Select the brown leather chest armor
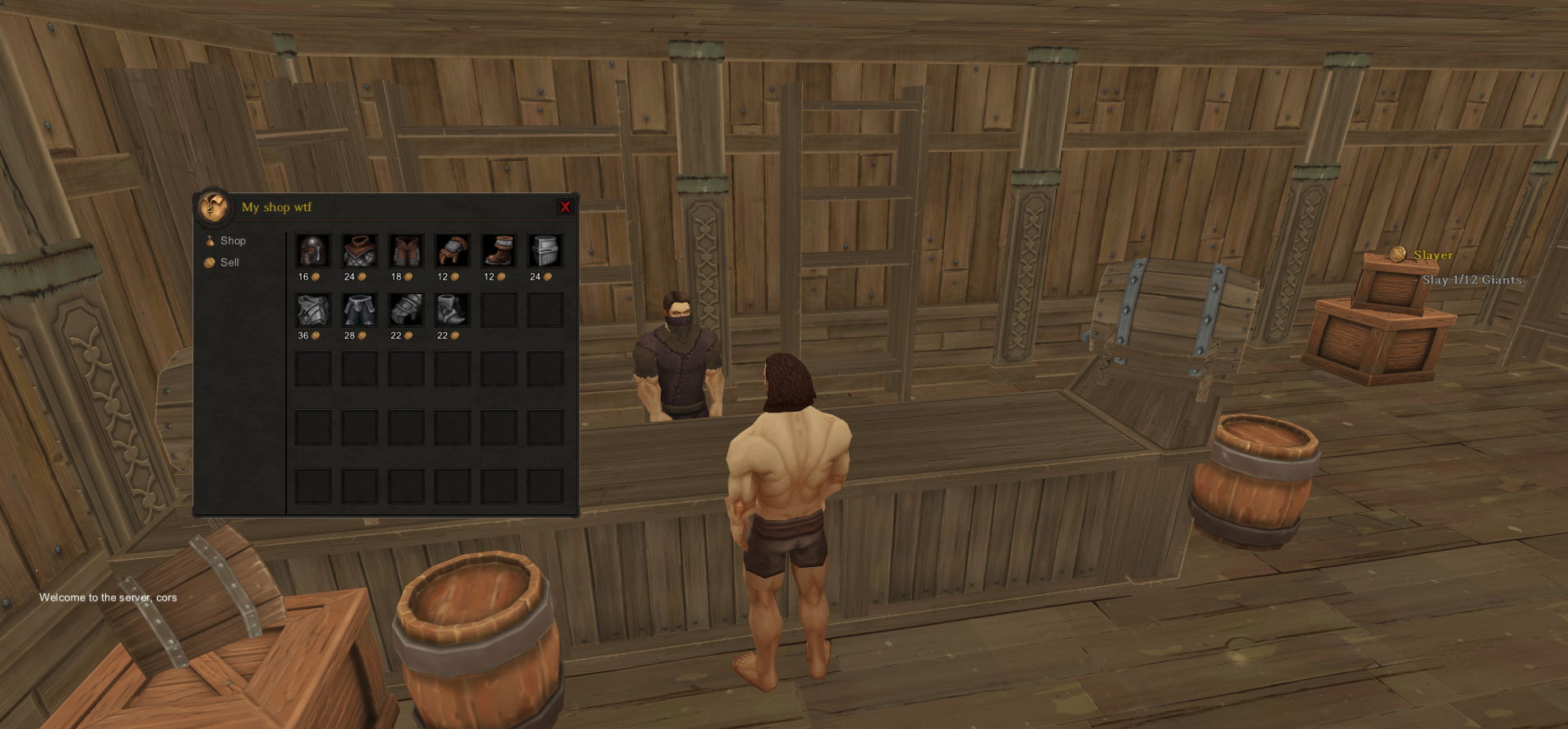 (x=359, y=251)
